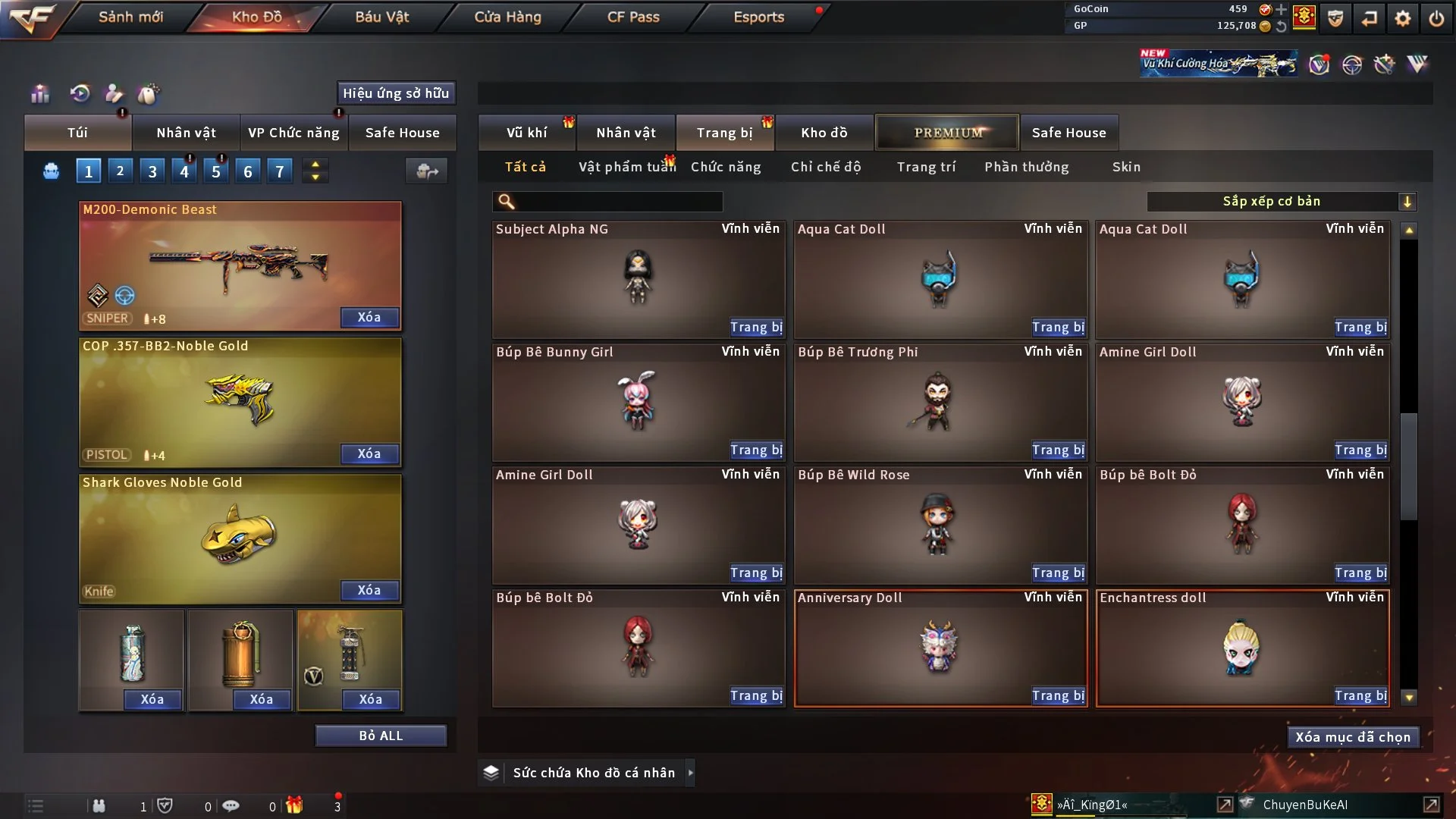Image resolution: width=1456 pixels, height=819 pixels.
Task: Click the item search field
Action: tap(618, 202)
